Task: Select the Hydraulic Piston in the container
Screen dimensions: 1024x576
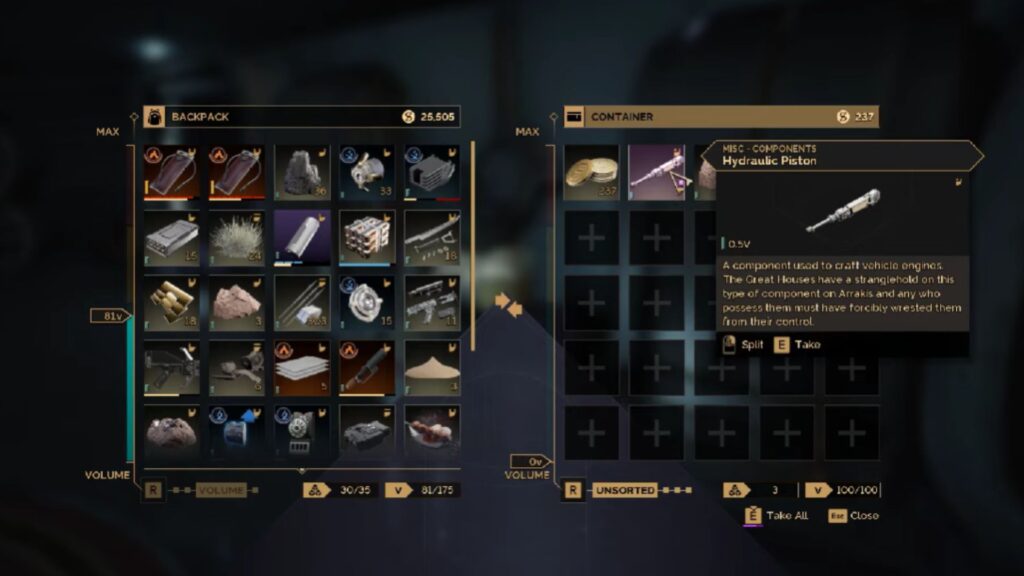Action: tap(656, 171)
